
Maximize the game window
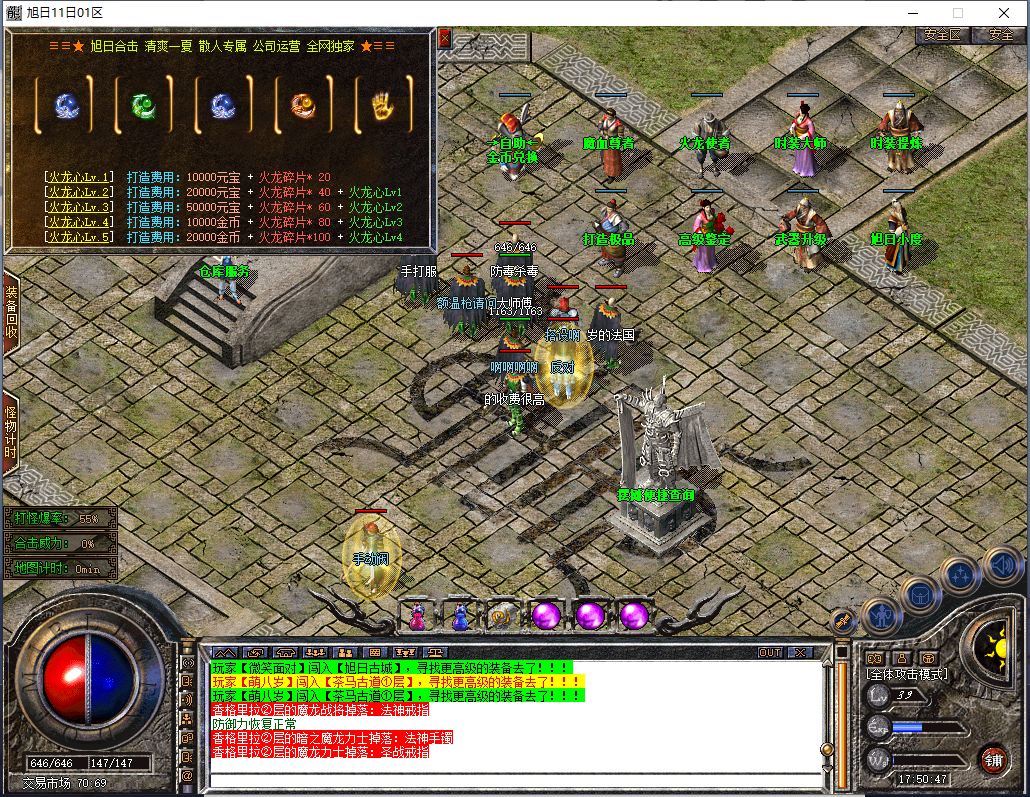(957, 13)
